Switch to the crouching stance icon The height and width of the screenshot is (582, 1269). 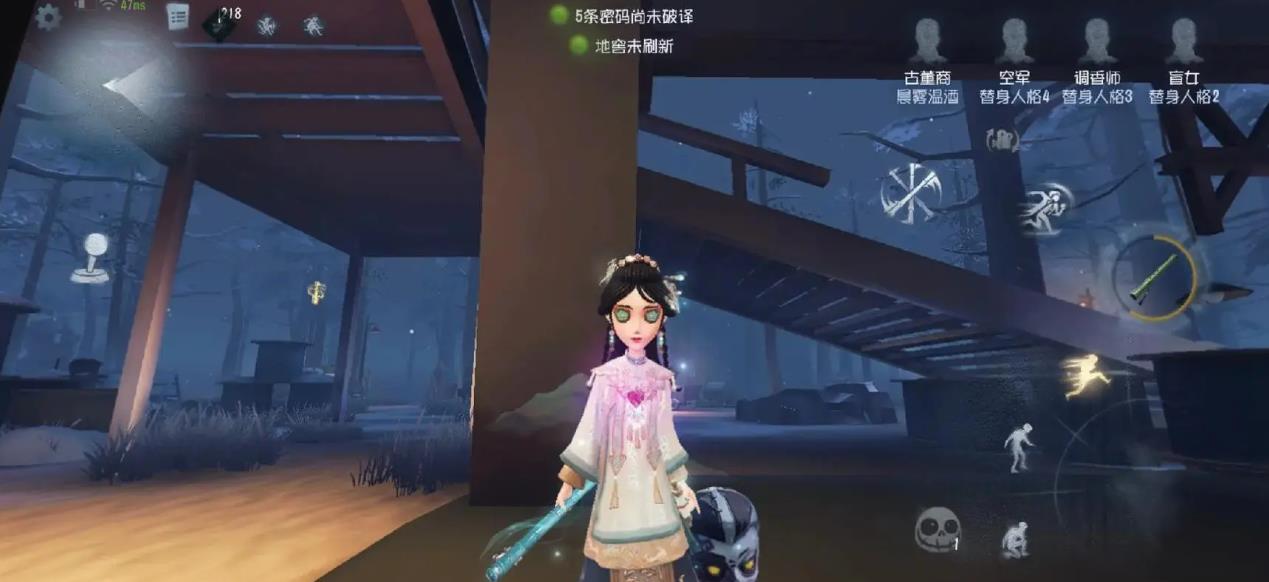tap(1014, 539)
